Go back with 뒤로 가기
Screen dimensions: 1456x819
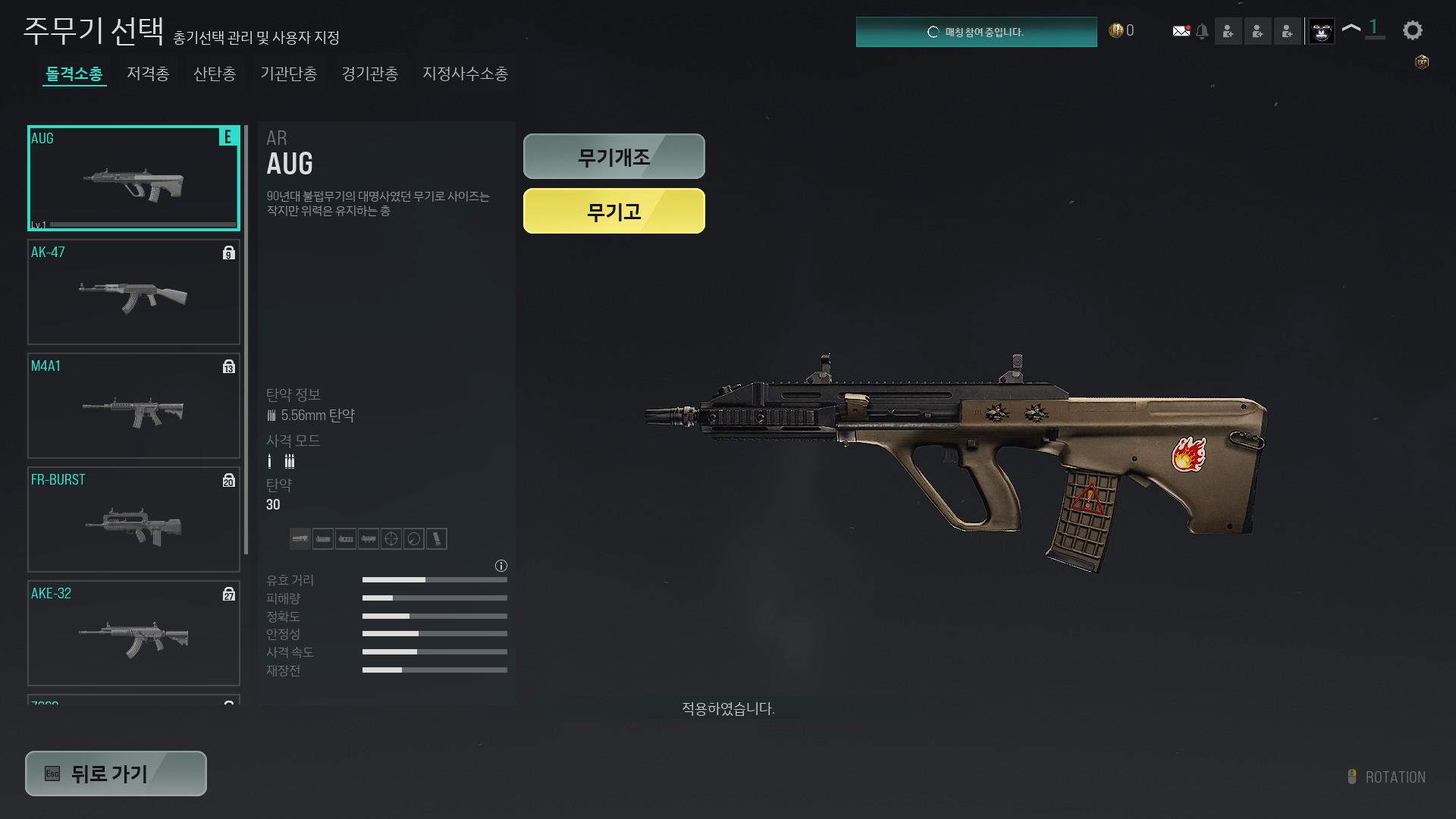(x=116, y=773)
